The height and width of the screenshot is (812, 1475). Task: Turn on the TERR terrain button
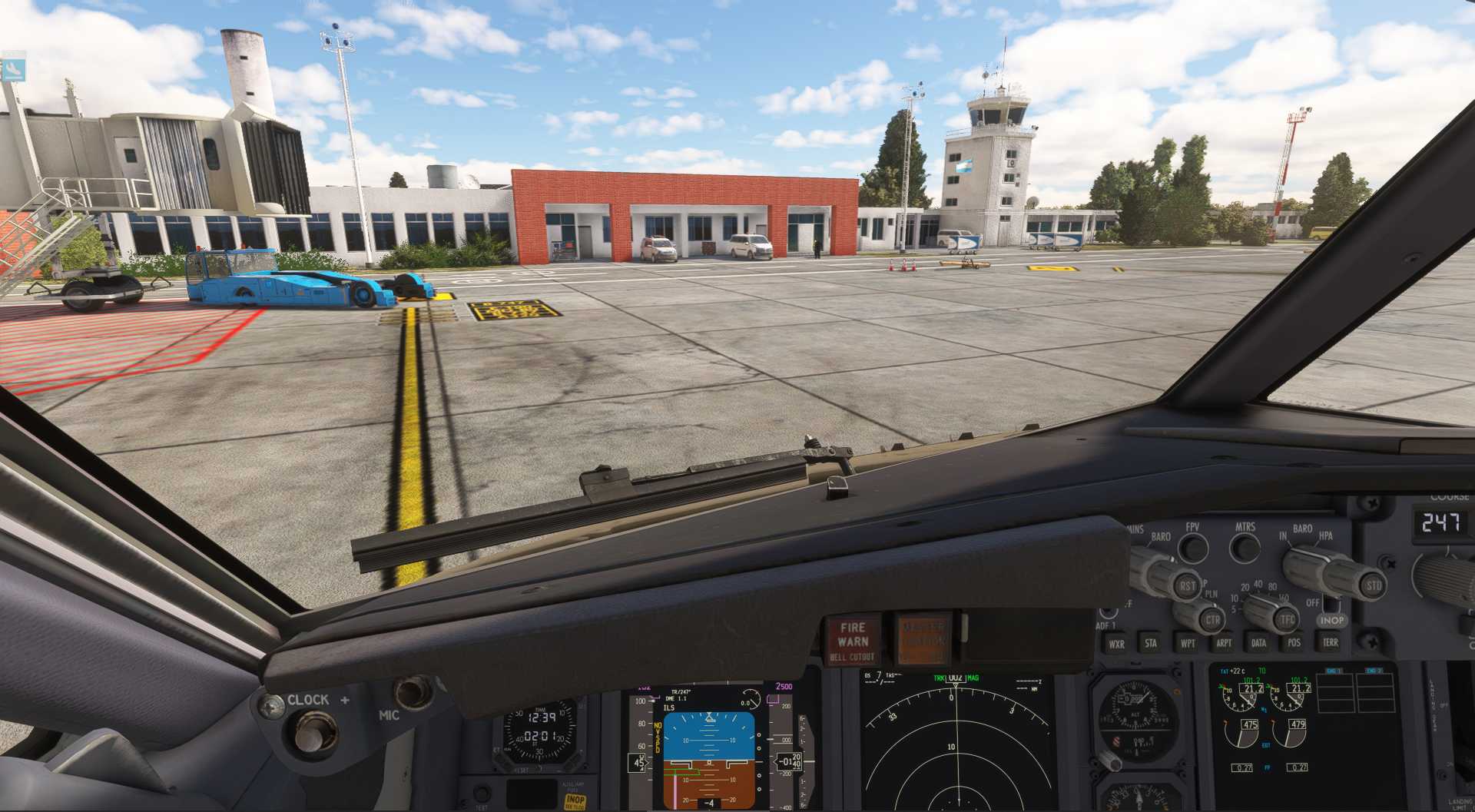click(x=1330, y=641)
